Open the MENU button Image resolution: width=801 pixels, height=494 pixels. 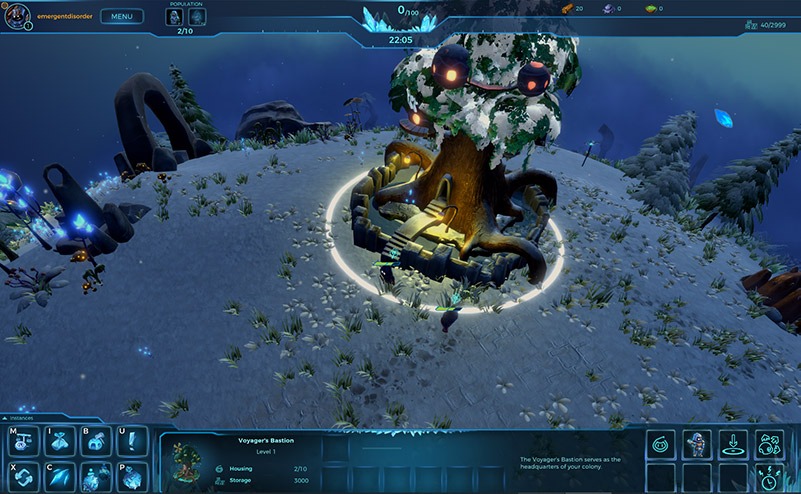click(x=121, y=16)
